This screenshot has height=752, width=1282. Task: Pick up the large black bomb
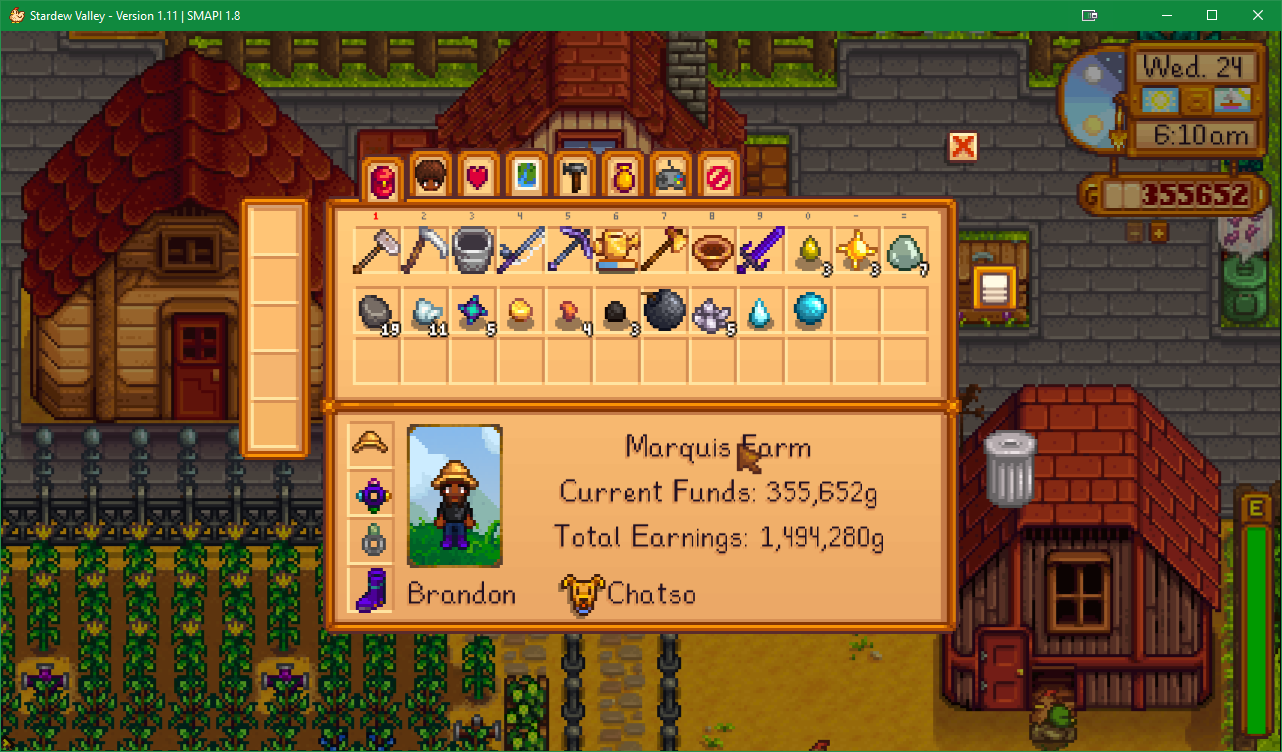pyautogui.click(x=665, y=311)
